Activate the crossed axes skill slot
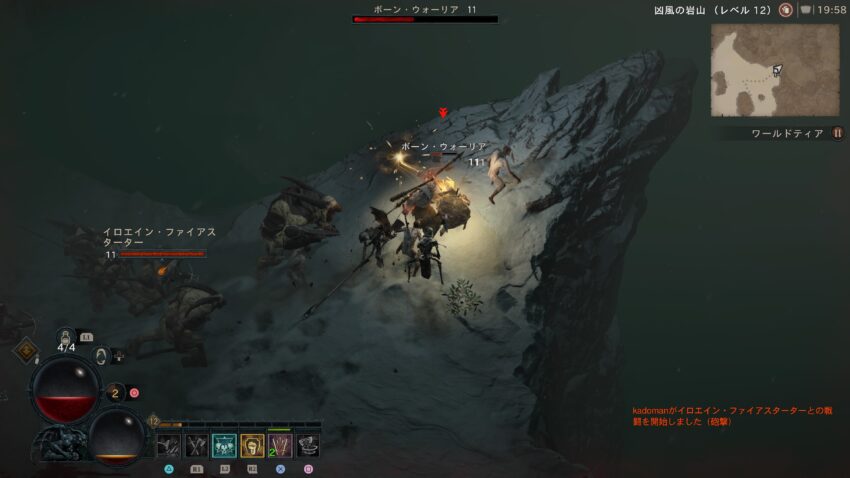 tap(196, 446)
